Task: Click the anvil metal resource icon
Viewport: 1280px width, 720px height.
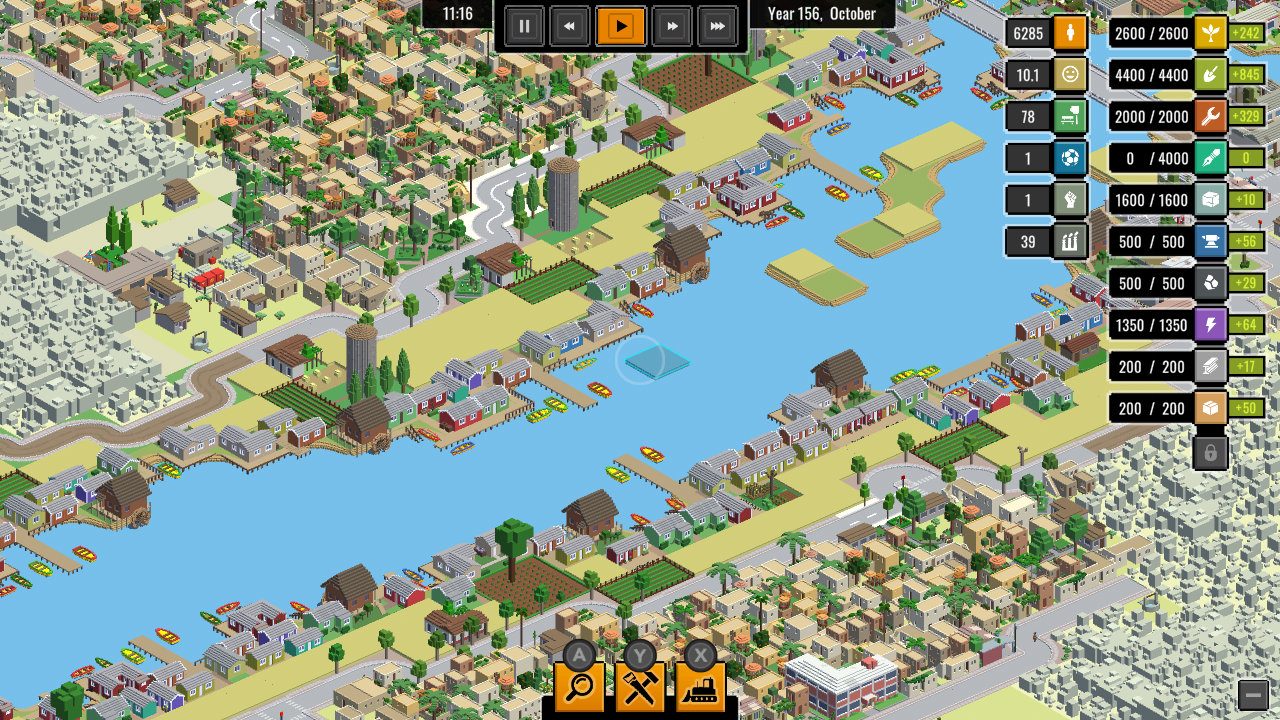Action: click(1210, 242)
